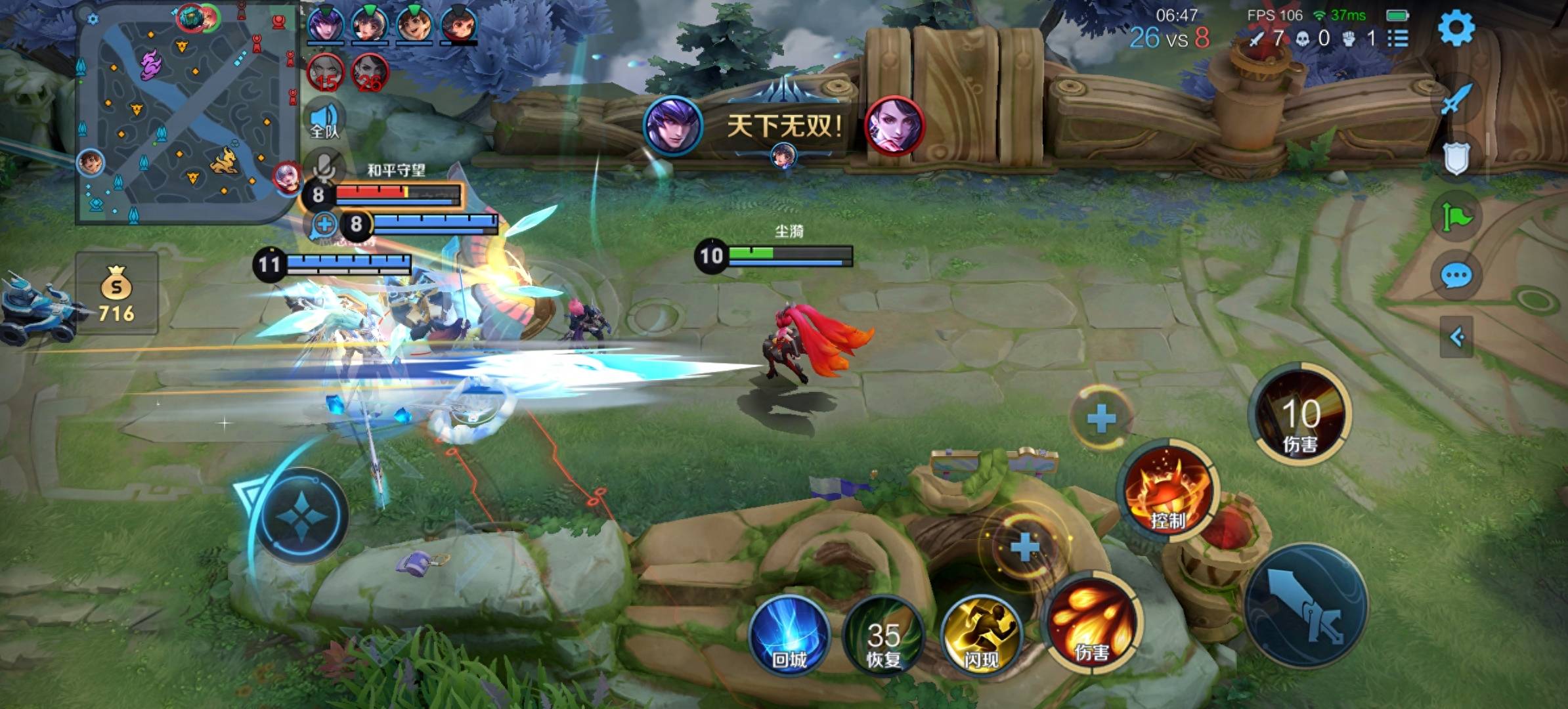Use the four-point star equipment skill
This screenshot has width=1568, height=709.
coord(301,517)
